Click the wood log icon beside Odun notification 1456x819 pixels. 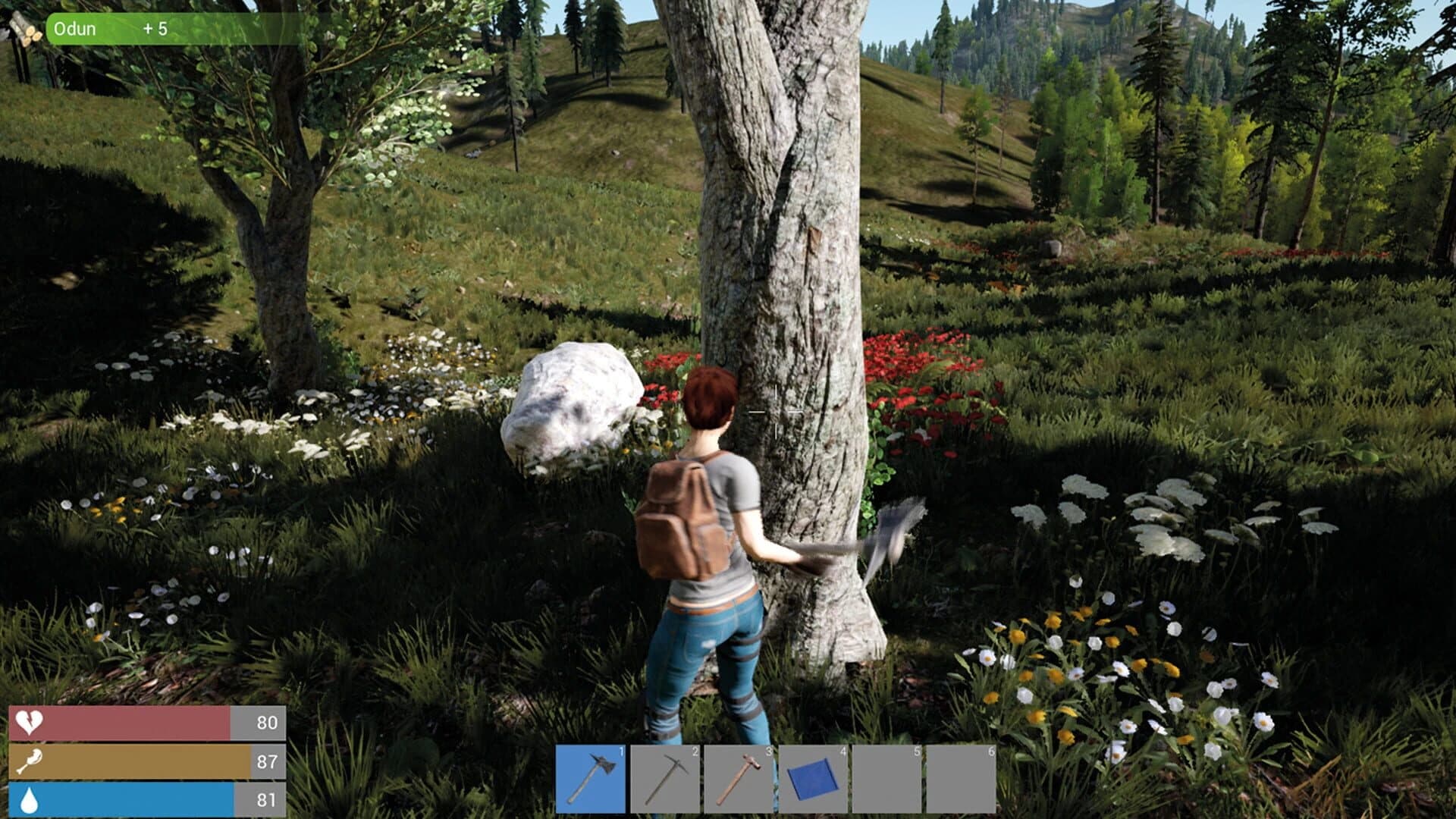23,29
